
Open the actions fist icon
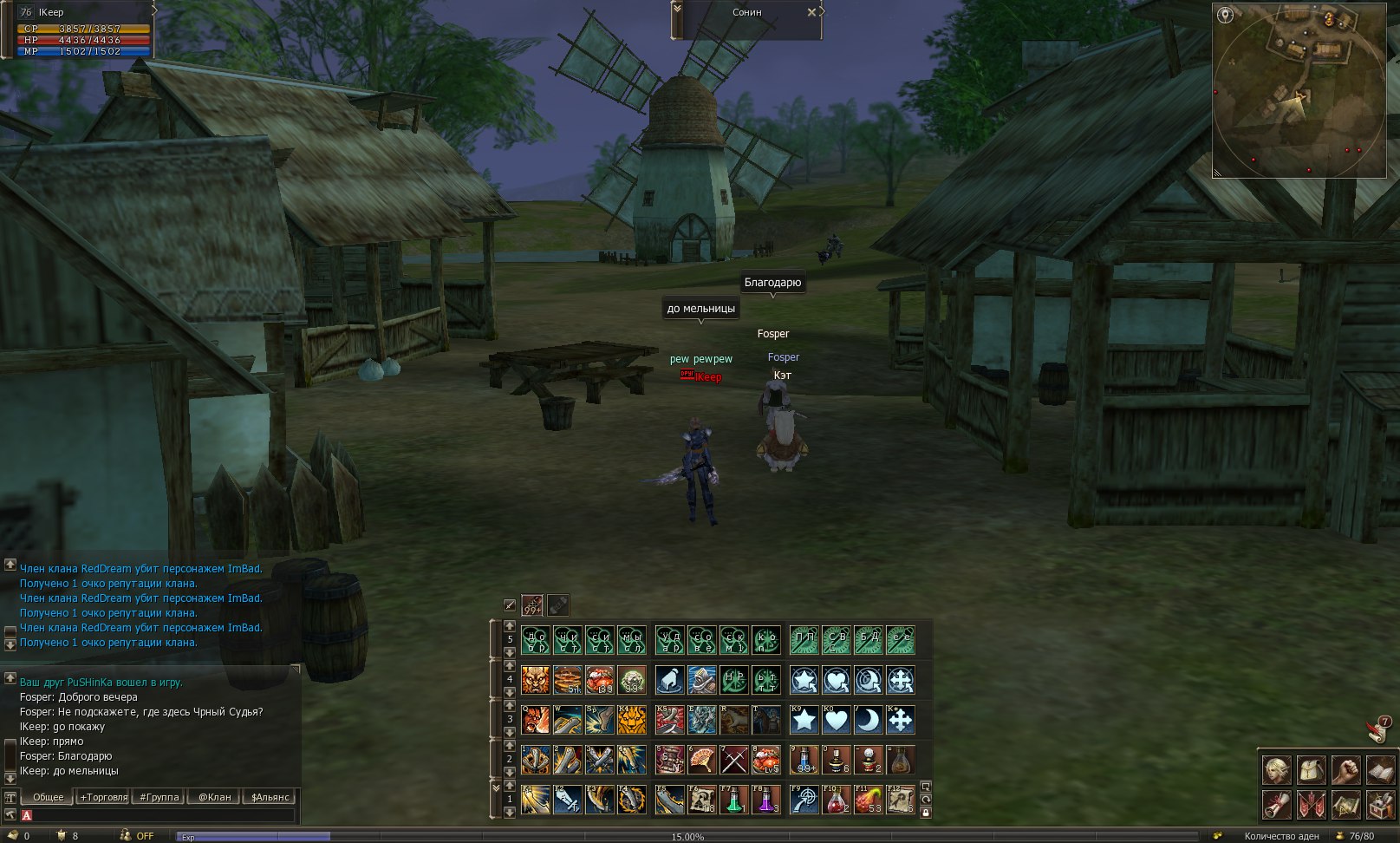point(1345,768)
